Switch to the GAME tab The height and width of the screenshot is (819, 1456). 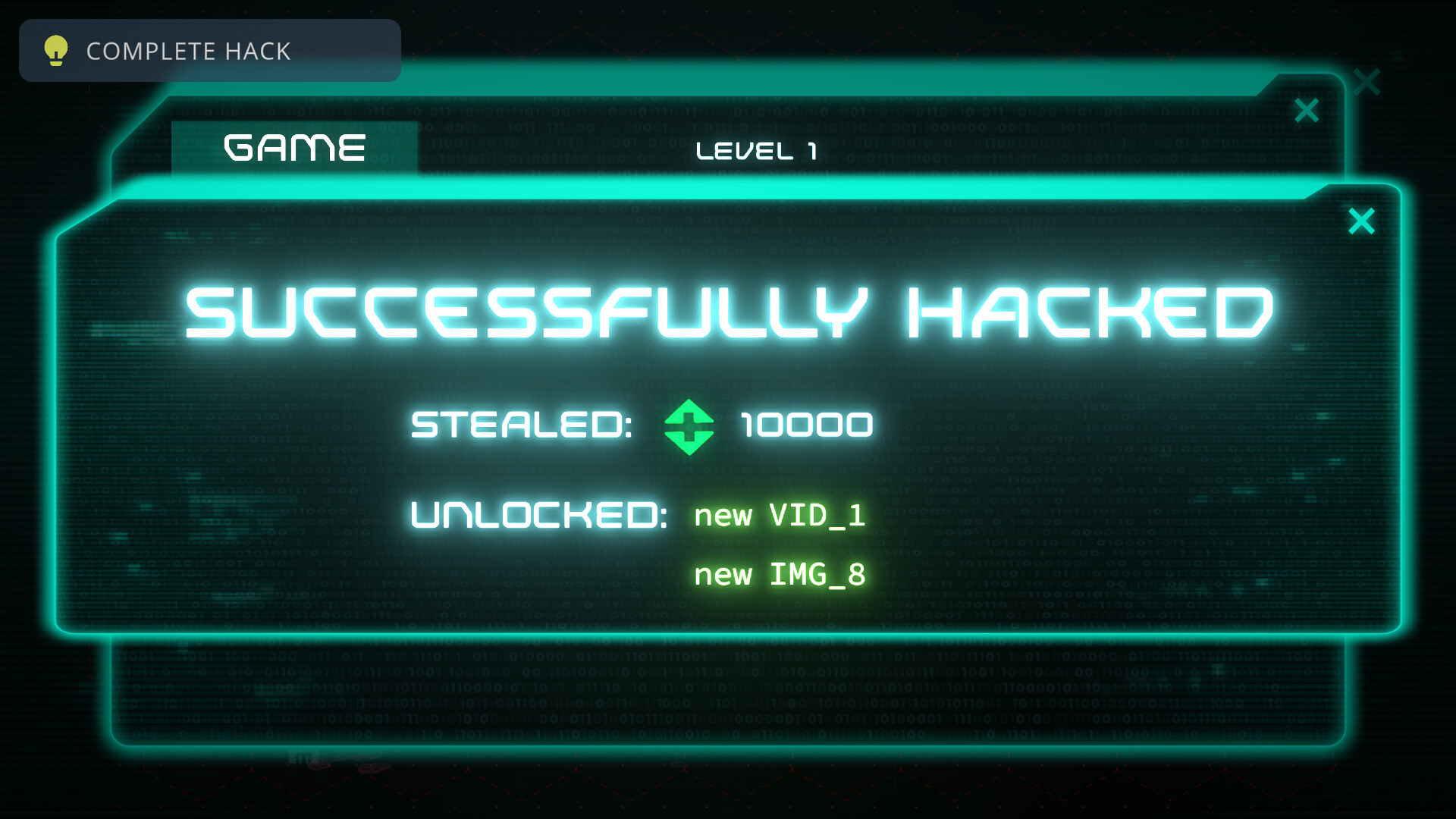pyautogui.click(x=295, y=148)
